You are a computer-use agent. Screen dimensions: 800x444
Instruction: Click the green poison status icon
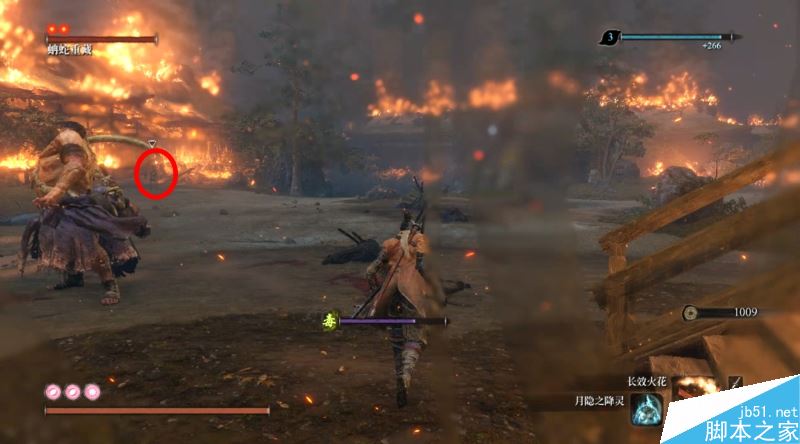(329, 321)
